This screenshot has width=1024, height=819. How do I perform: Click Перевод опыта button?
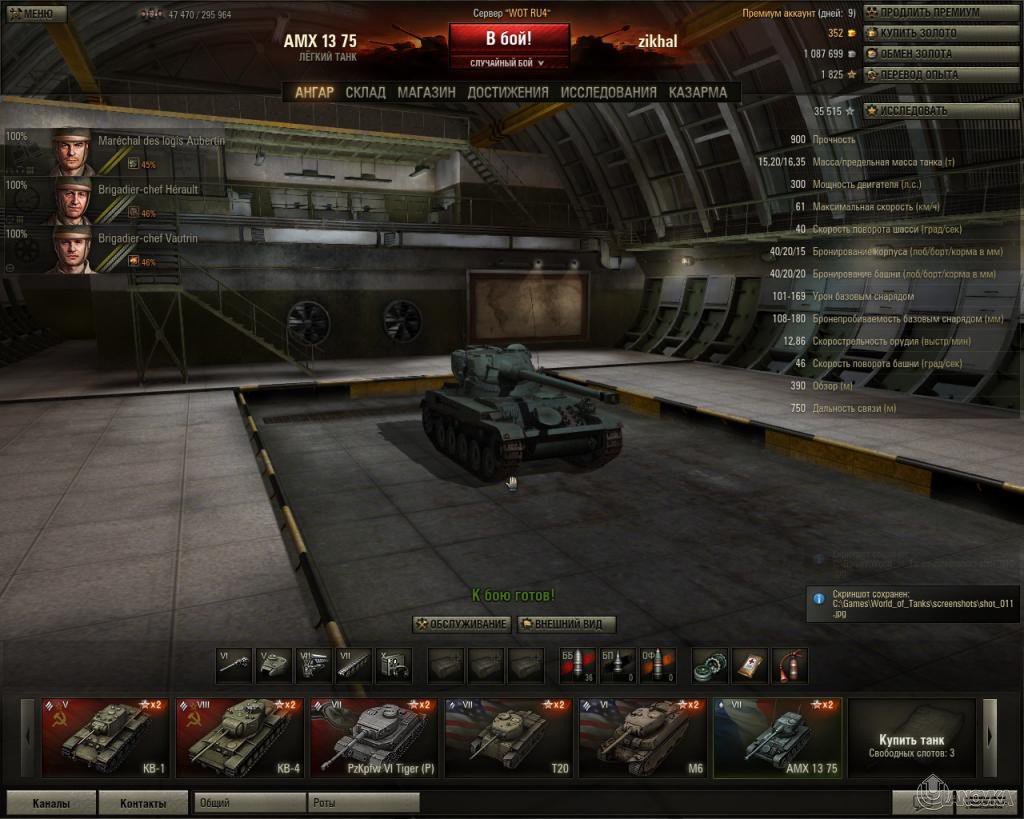[x=917, y=74]
